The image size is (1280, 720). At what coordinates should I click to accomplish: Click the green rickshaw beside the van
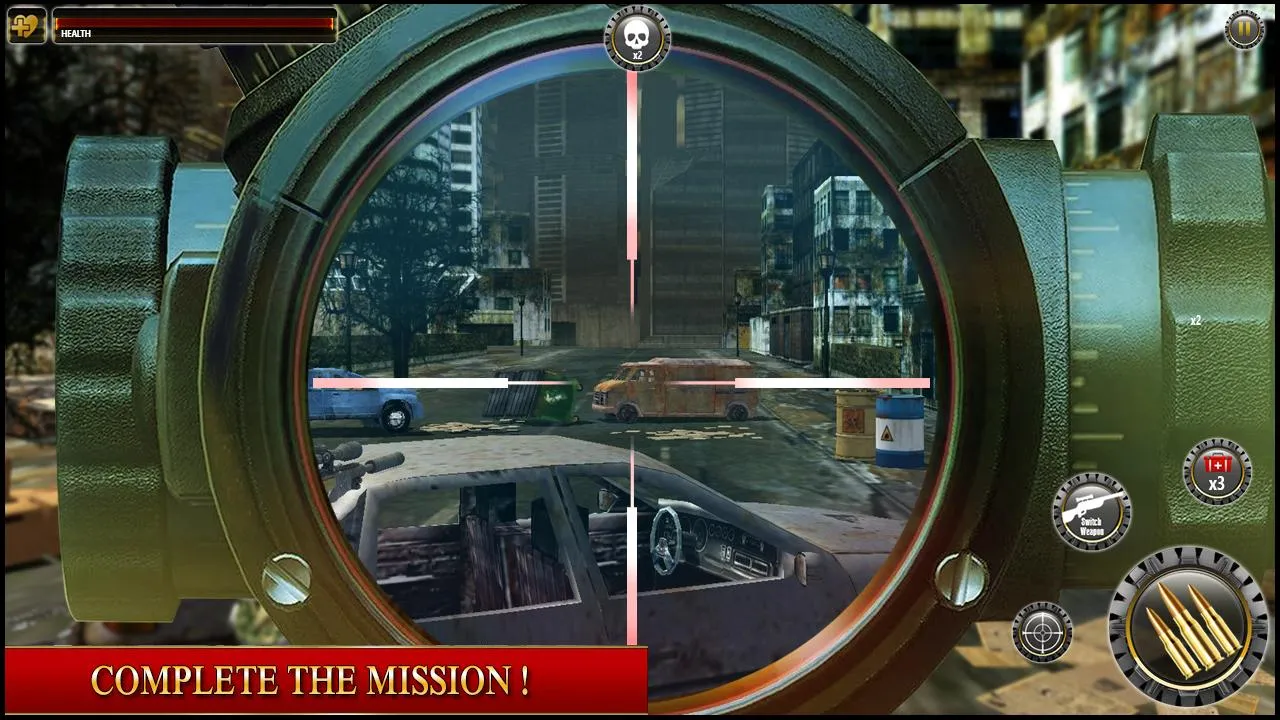(560, 398)
